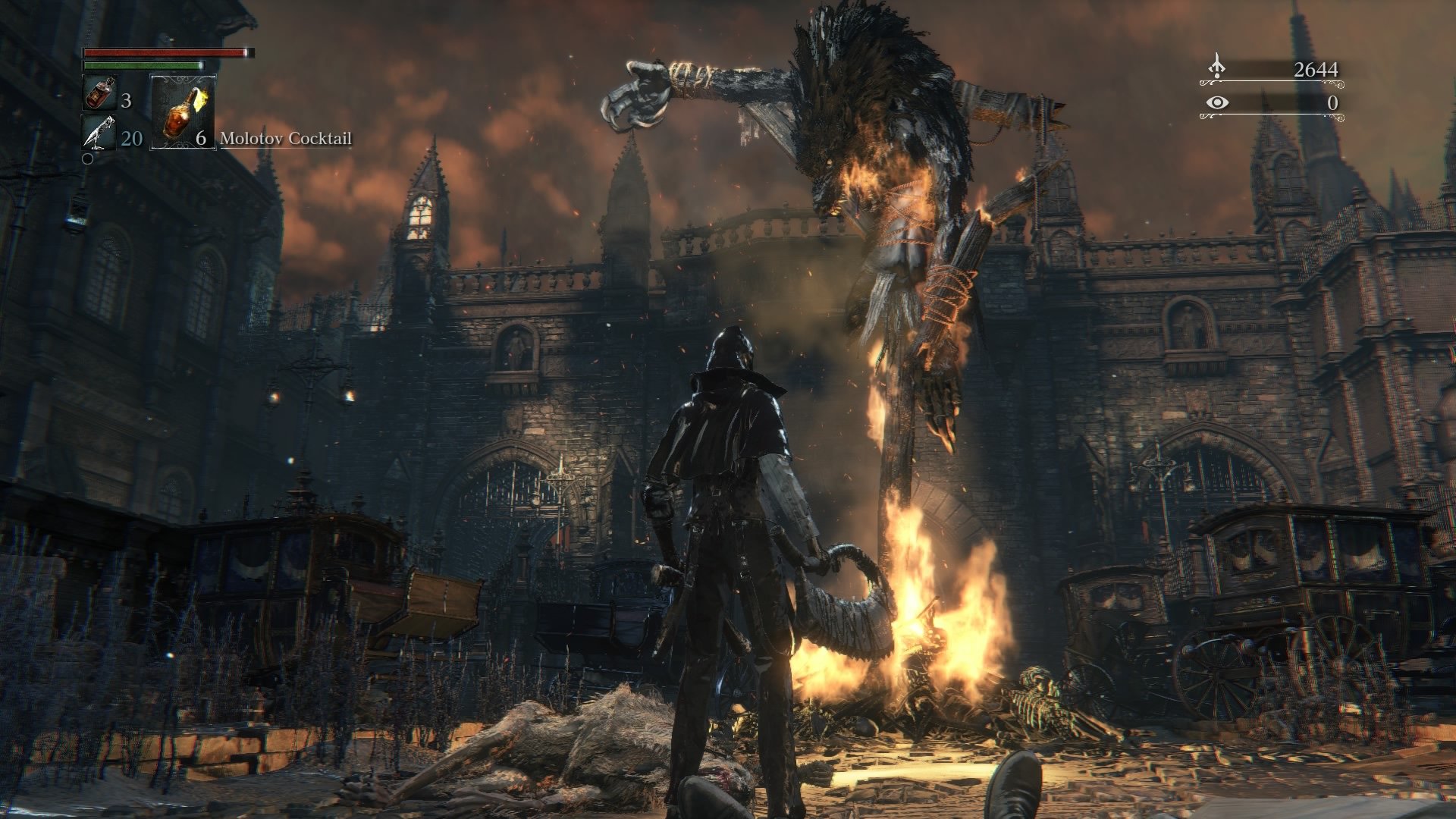Click the green stamina bar
Screen dimensions: 1456x819
pyautogui.click(x=141, y=64)
